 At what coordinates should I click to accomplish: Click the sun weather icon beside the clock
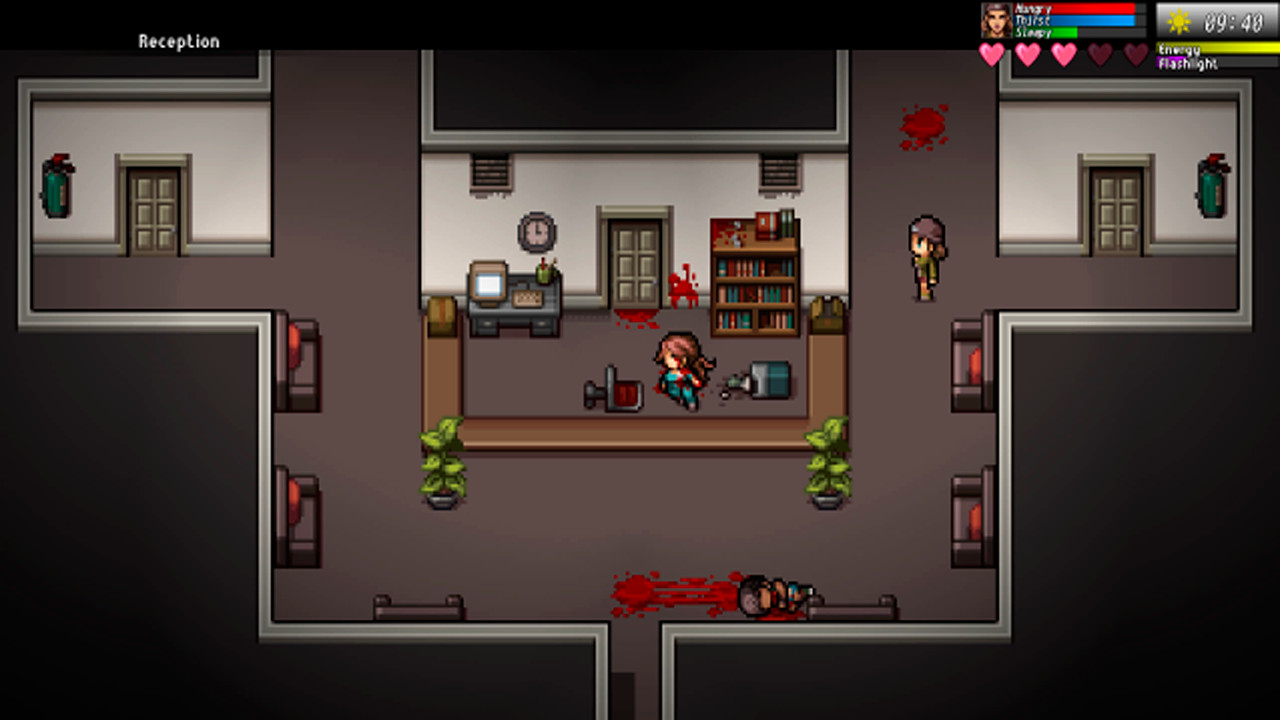(x=1179, y=21)
